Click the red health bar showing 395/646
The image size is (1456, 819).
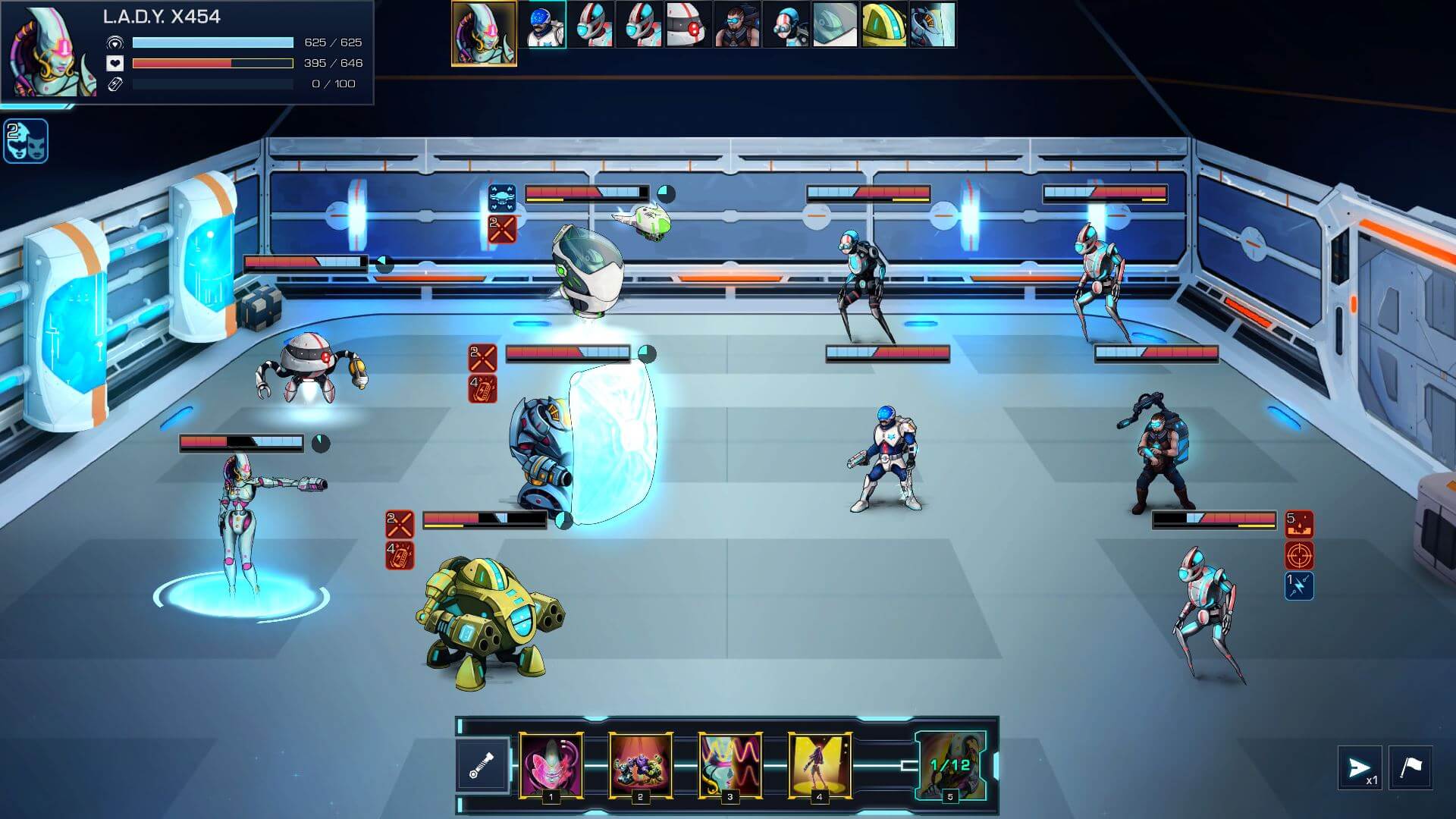212,64
